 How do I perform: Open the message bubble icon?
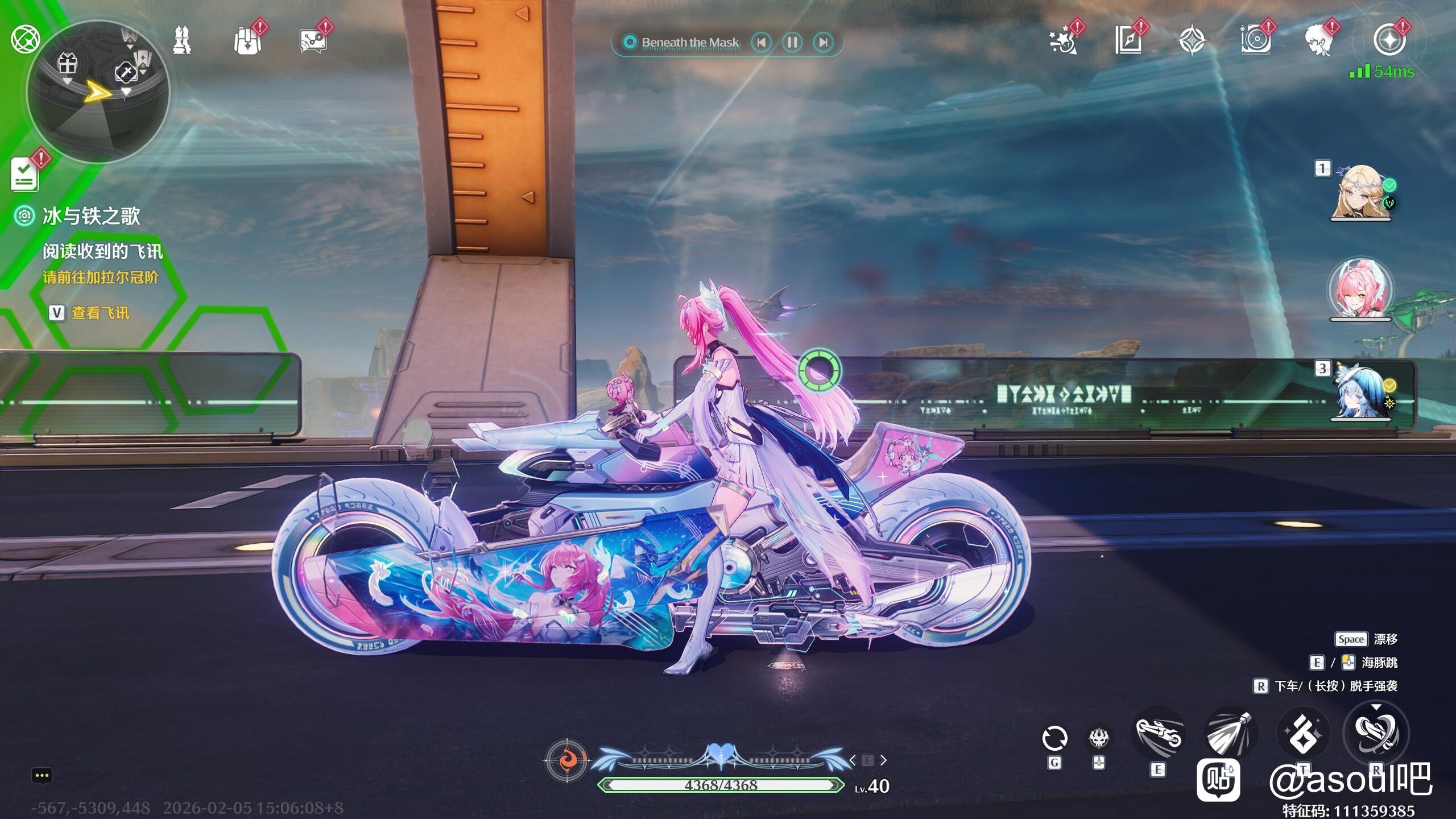pos(313,41)
